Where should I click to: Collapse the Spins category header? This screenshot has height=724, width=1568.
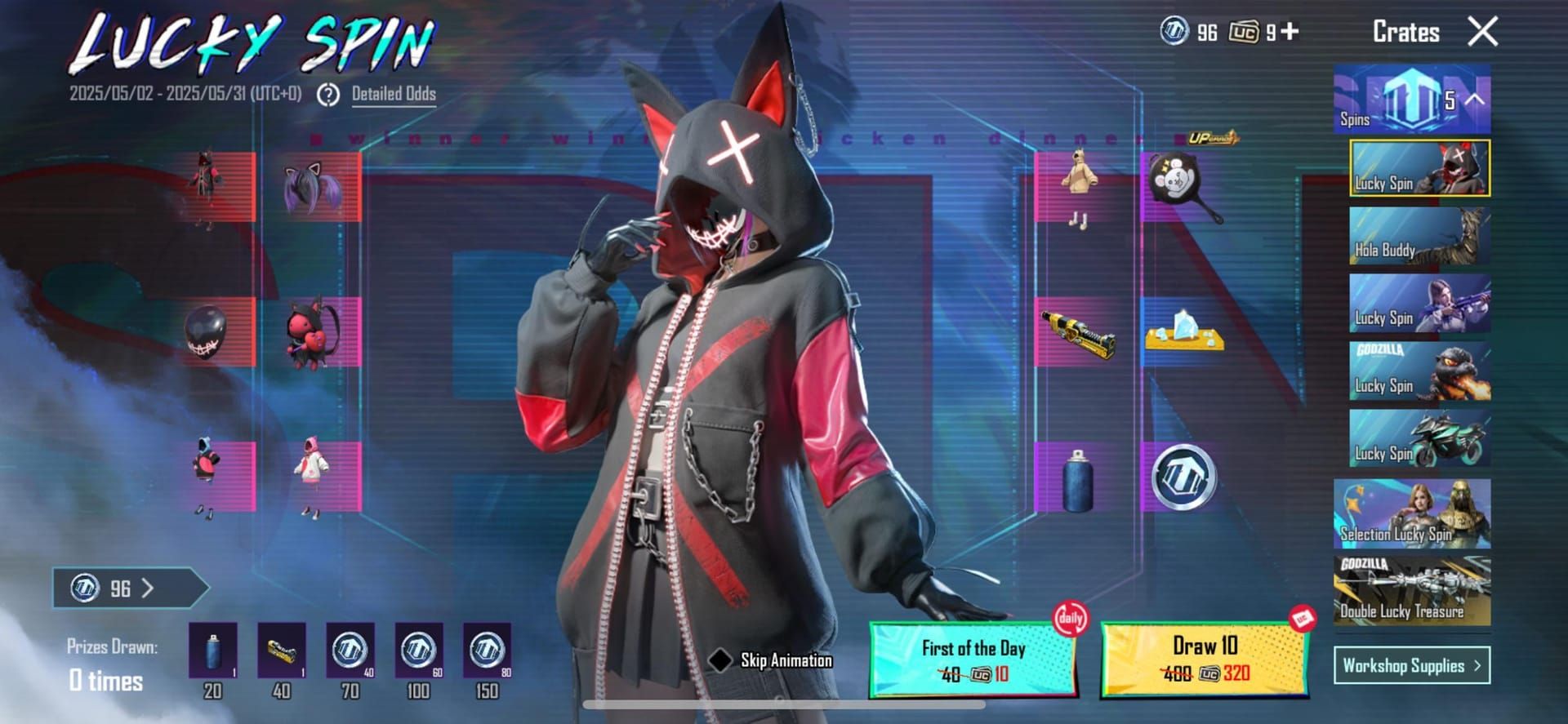click(1475, 100)
